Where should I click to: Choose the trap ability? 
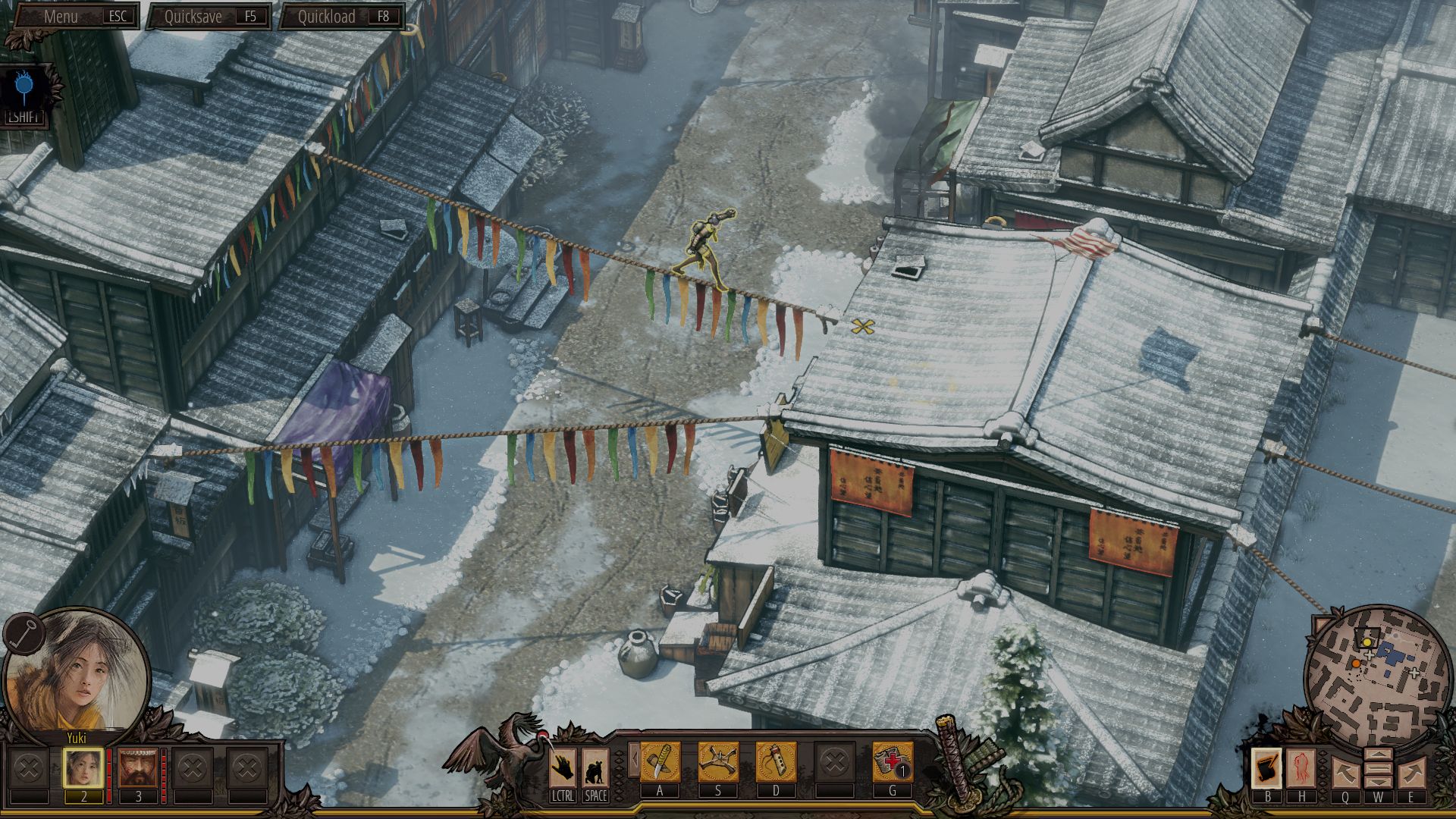pyautogui.click(x=717, y=761)
